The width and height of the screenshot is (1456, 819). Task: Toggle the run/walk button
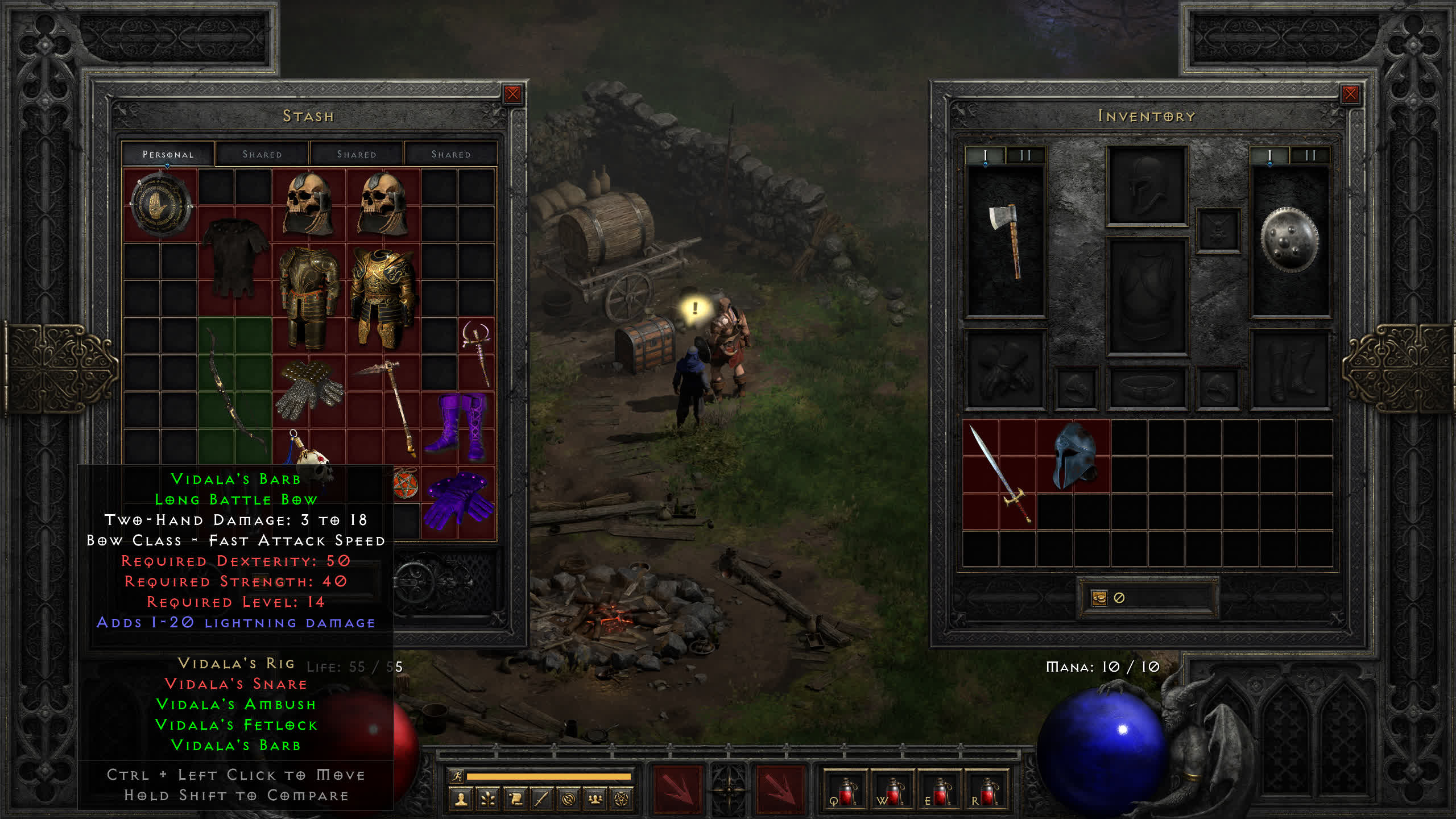(x=457, y=776)
